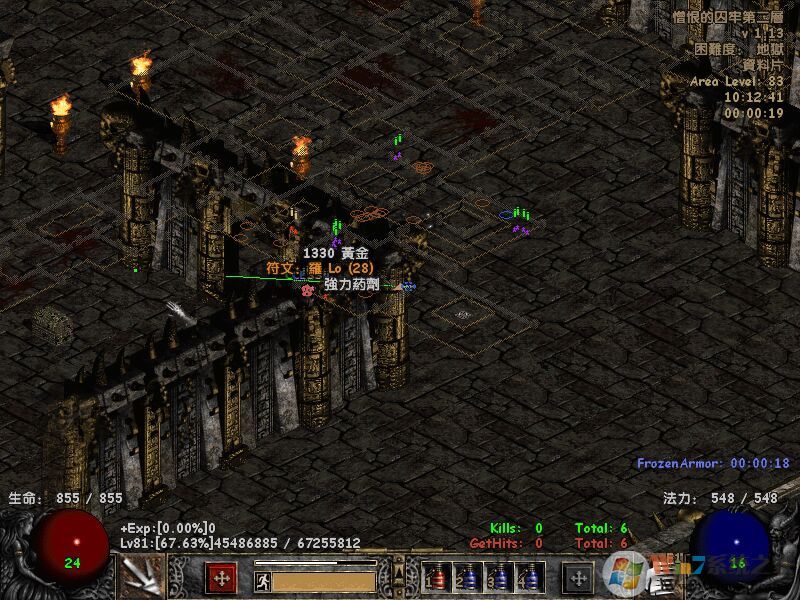Open the left-hand skill selector icon

(x=142, y=576)
